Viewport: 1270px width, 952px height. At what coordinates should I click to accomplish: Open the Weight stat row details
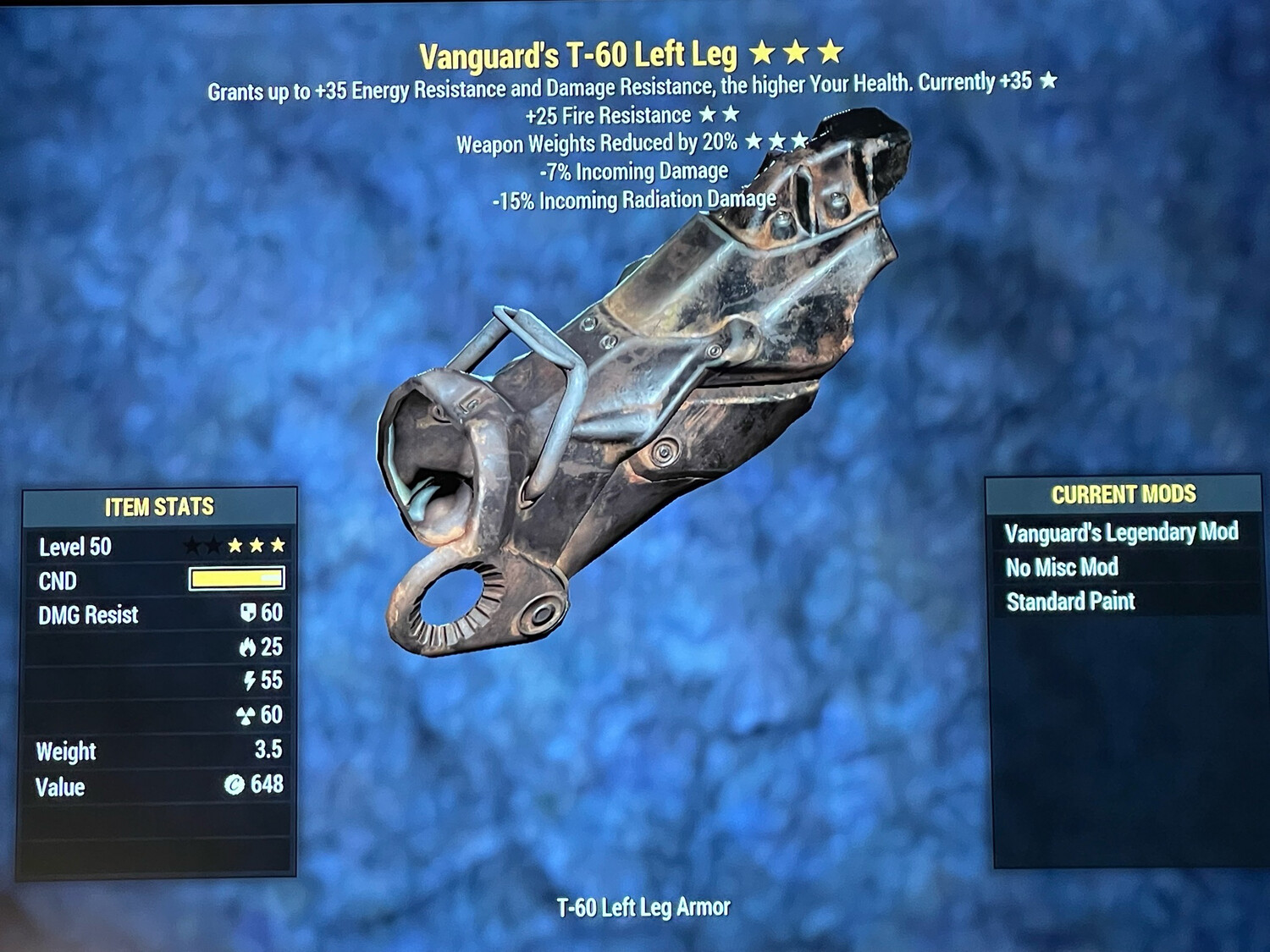point(157,751)
